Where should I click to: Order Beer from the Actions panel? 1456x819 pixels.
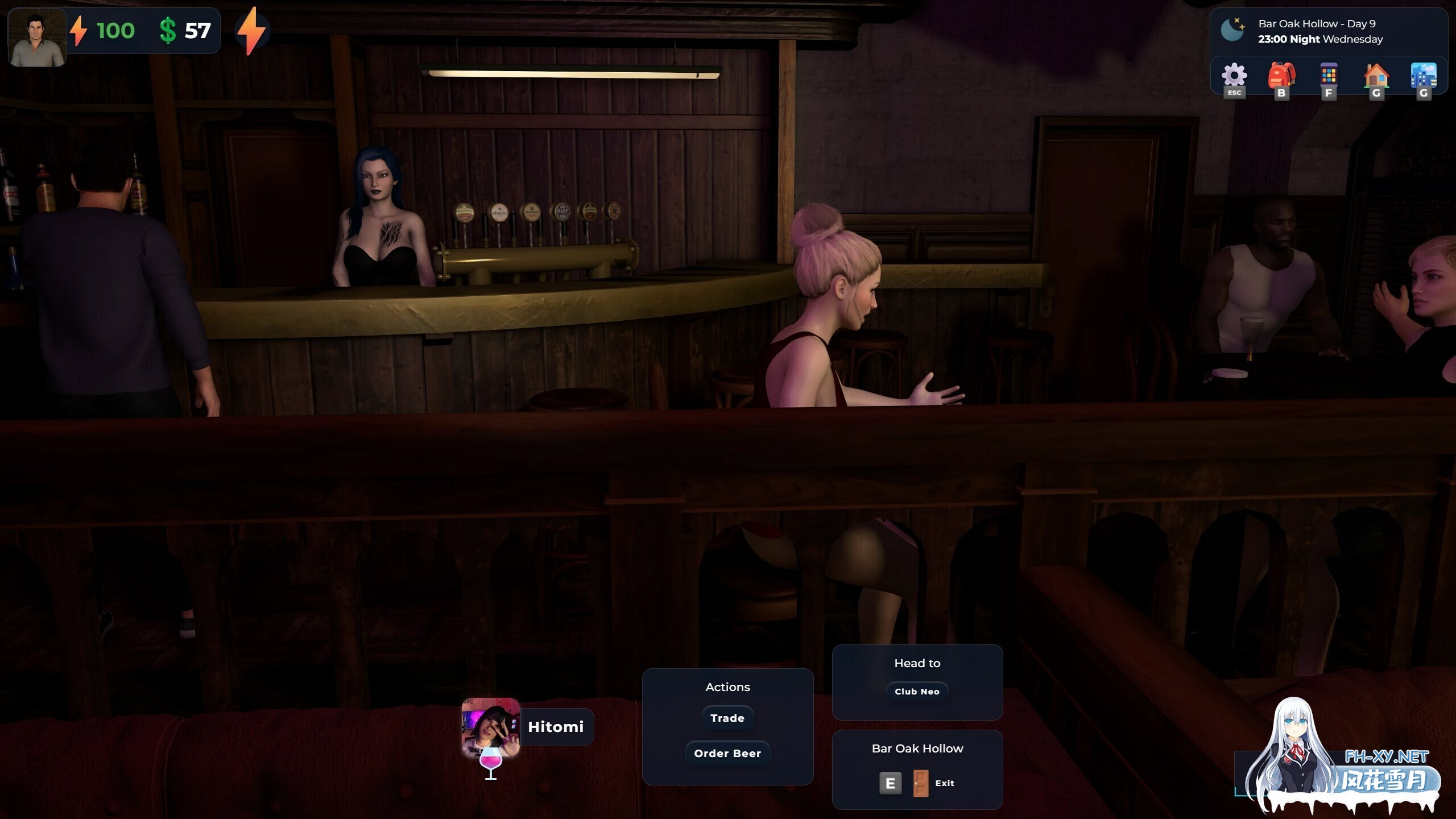tap(727, 754)
